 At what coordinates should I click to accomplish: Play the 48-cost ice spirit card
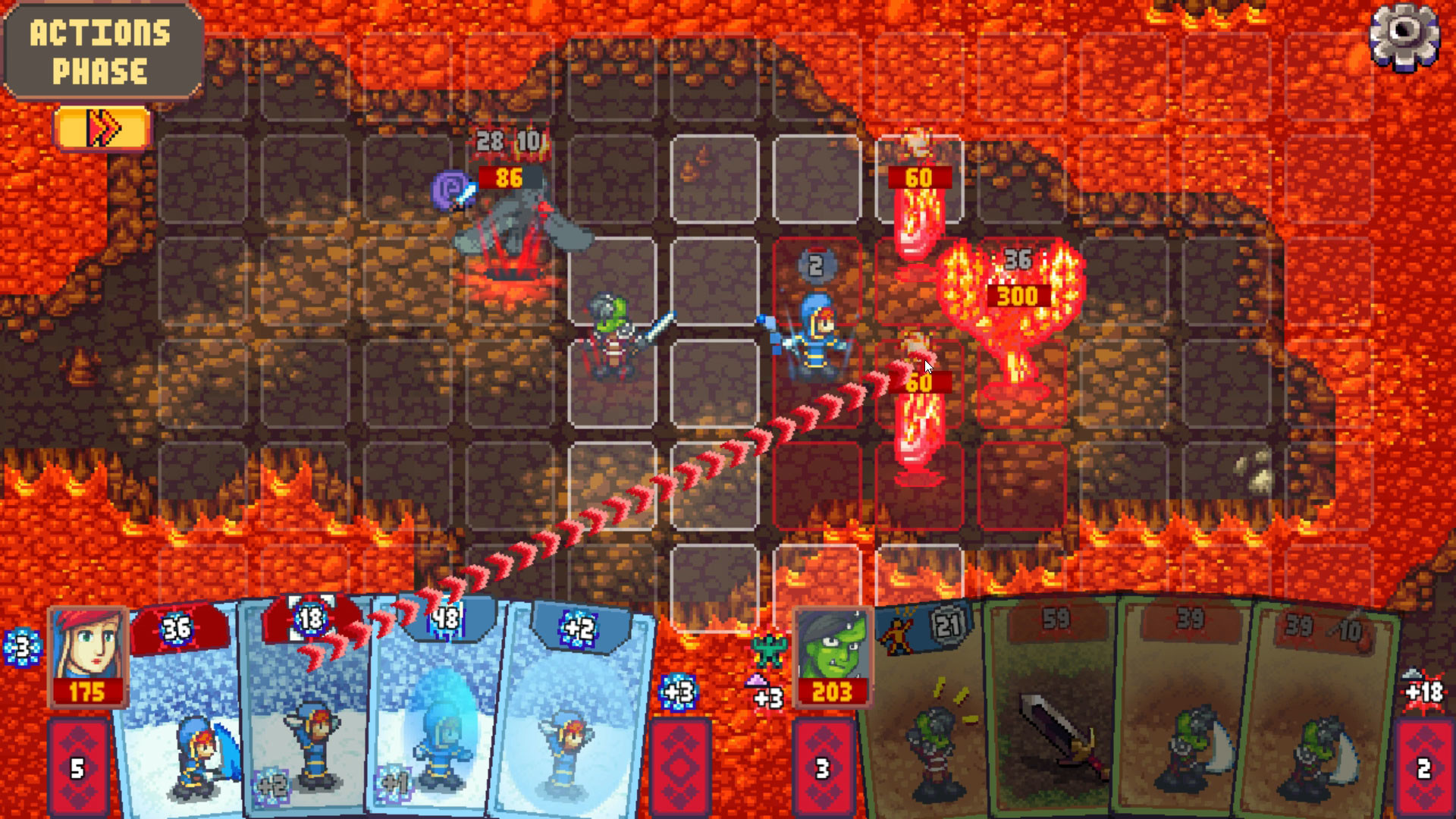click(x=435, y=720)
